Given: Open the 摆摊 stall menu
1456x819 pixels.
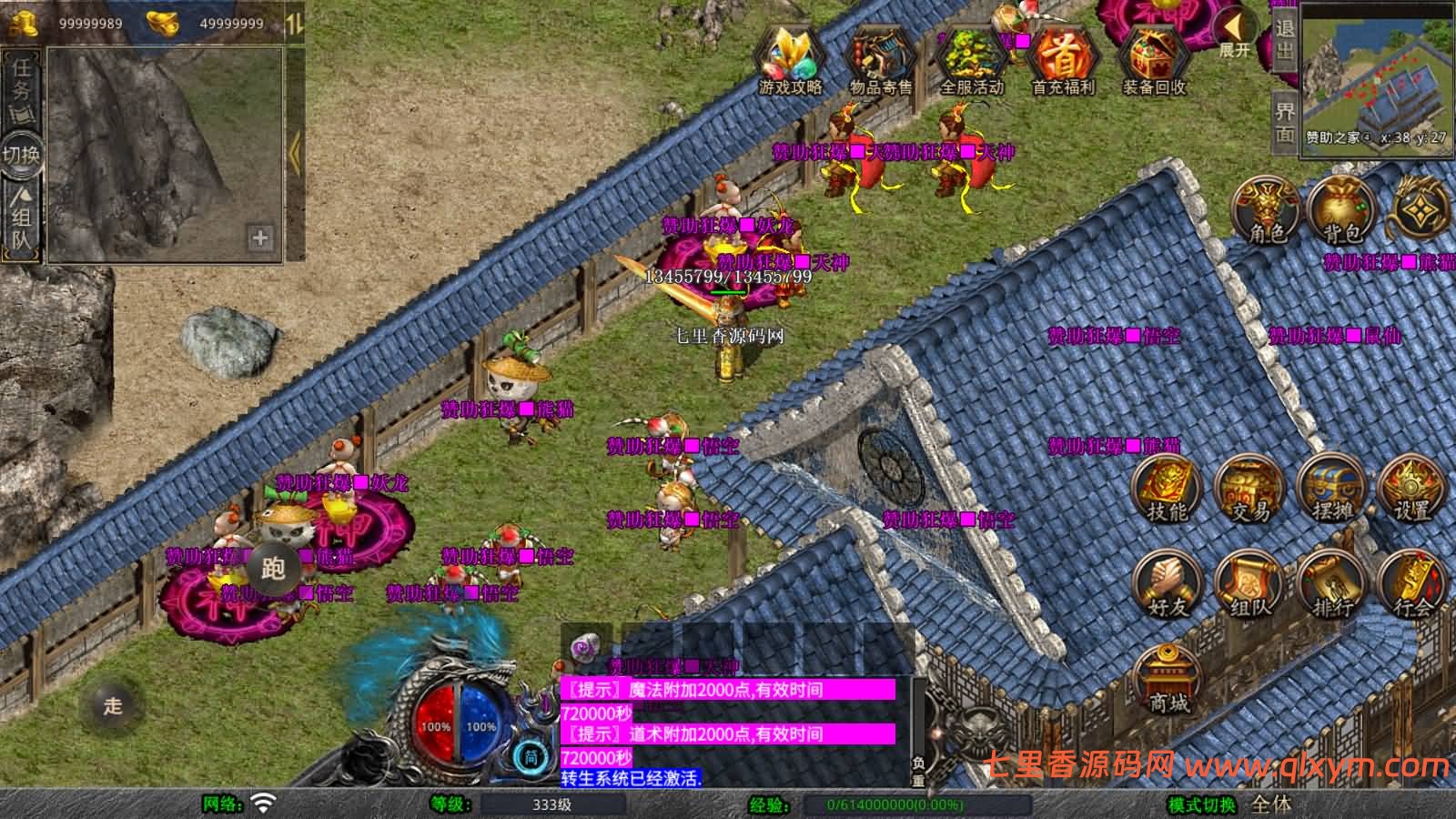Looking at the screenshot, I should pos(1331,490).
